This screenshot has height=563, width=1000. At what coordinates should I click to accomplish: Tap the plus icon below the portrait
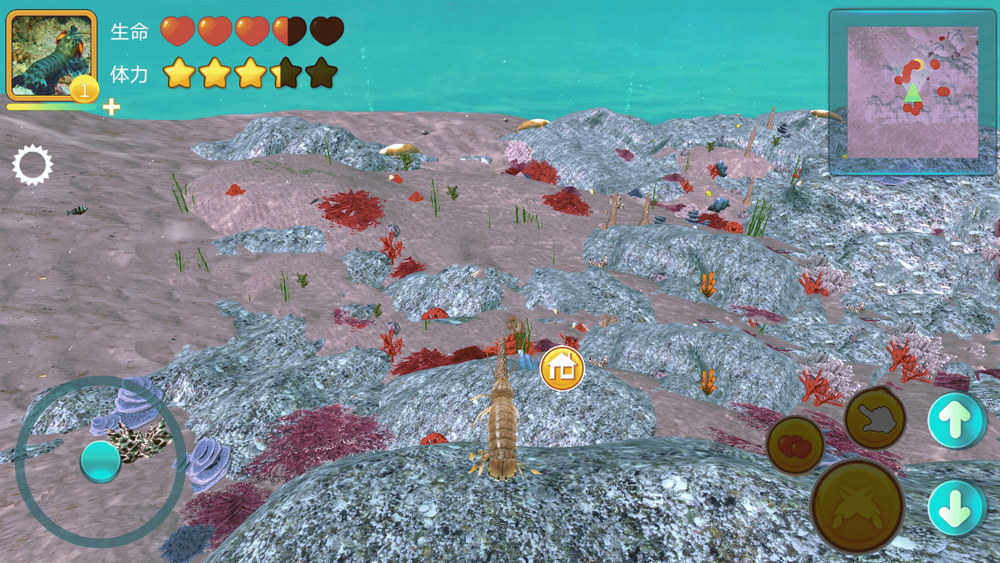tap(111, 107)
